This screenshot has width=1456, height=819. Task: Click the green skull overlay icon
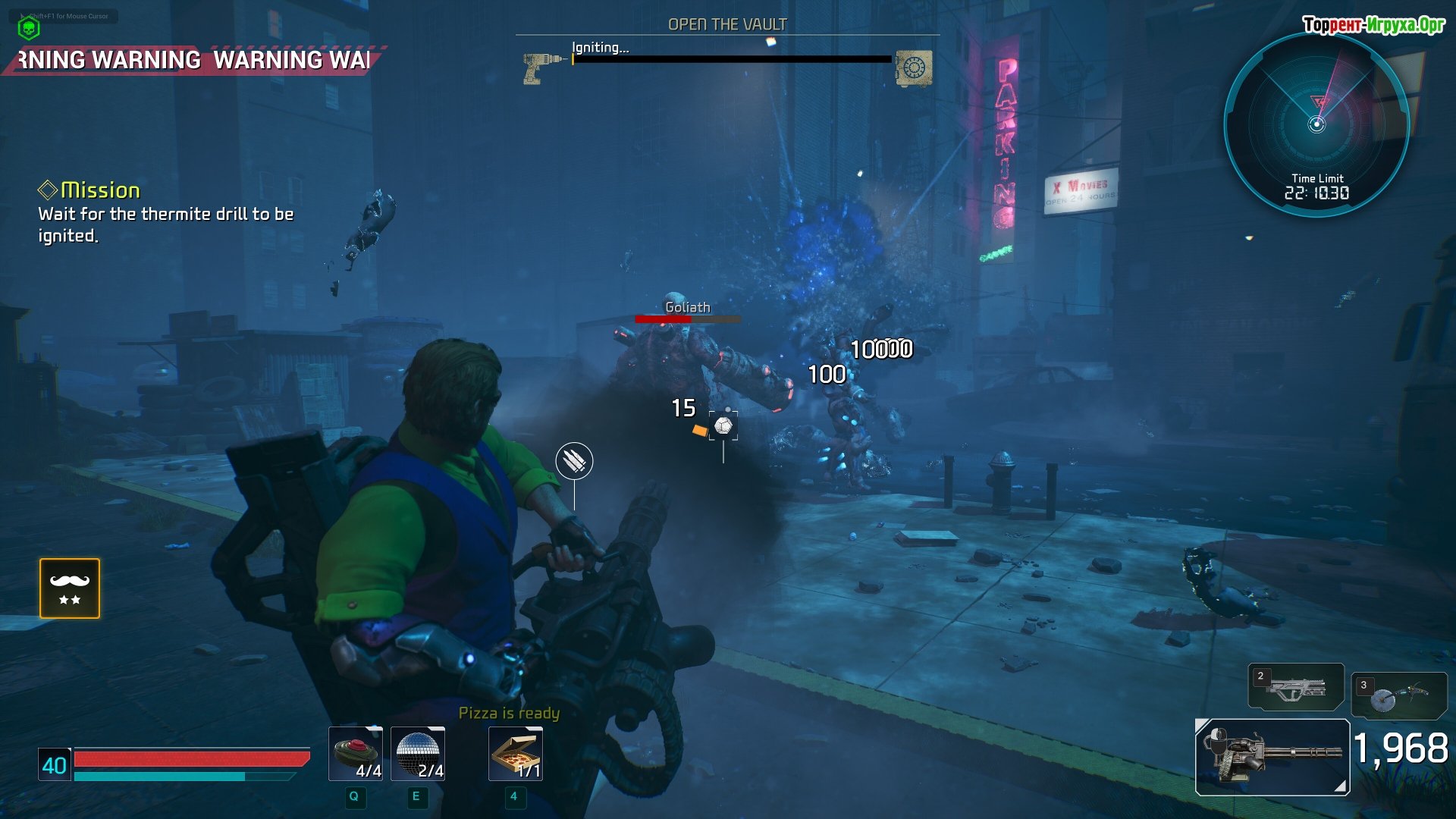coord(29,29)
